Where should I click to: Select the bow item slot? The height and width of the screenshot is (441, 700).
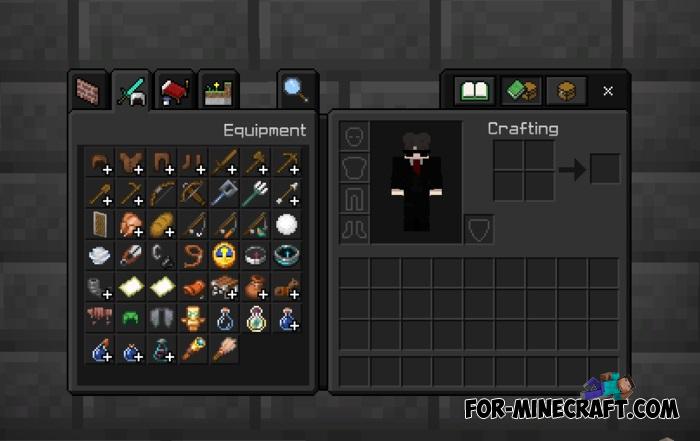click(x=161, y=192)
